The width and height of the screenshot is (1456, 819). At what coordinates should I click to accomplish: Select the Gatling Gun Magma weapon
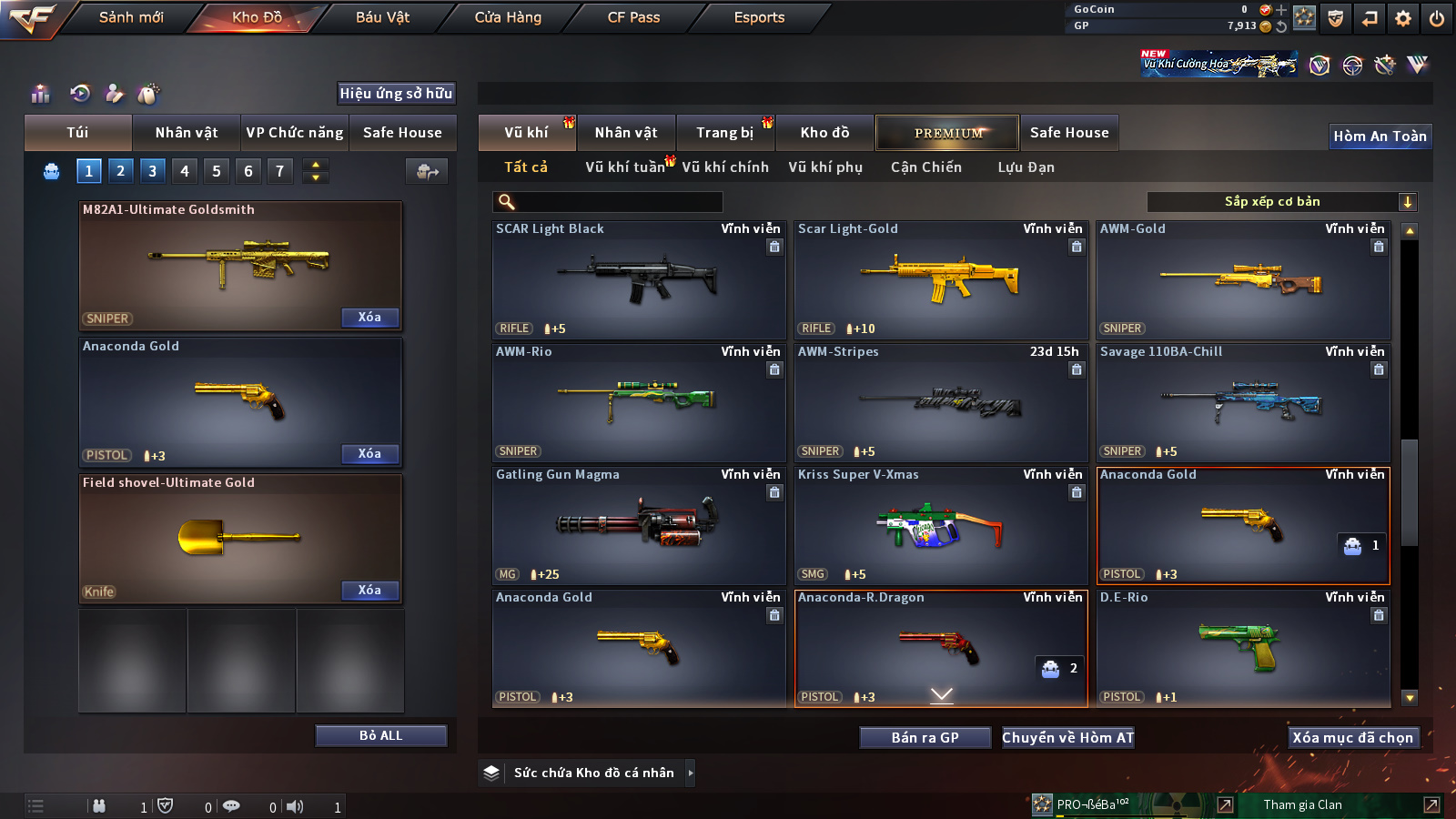638,525
